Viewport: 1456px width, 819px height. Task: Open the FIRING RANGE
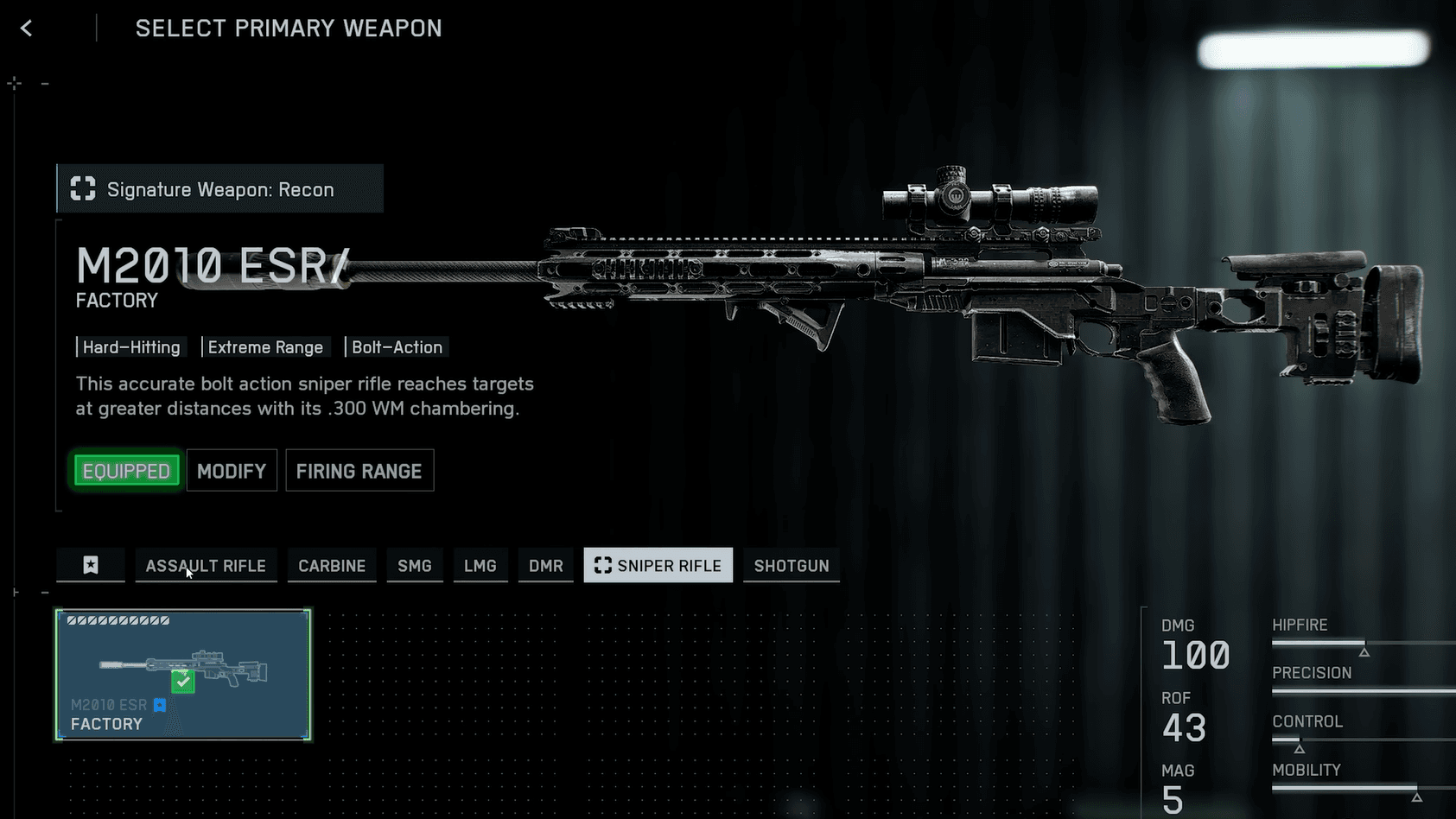pos(359,470)
